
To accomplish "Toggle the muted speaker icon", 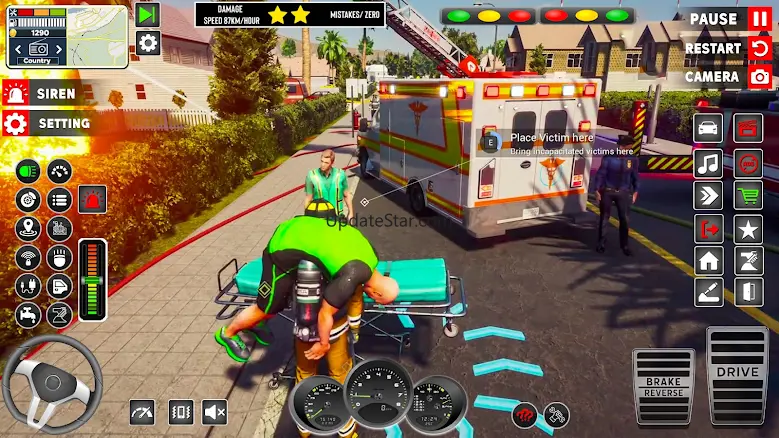I will click(x=215, y=411).
